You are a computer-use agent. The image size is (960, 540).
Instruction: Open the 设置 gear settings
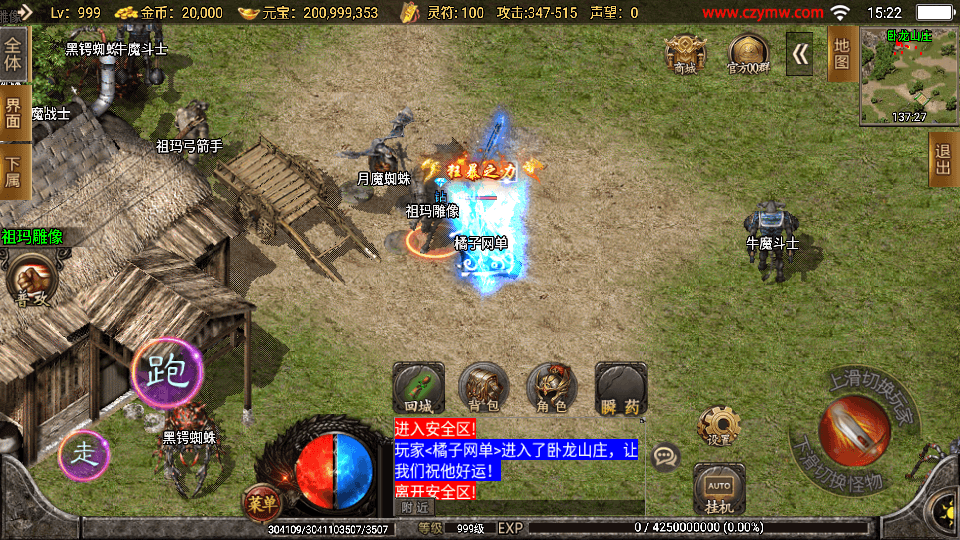pos(718,426)
